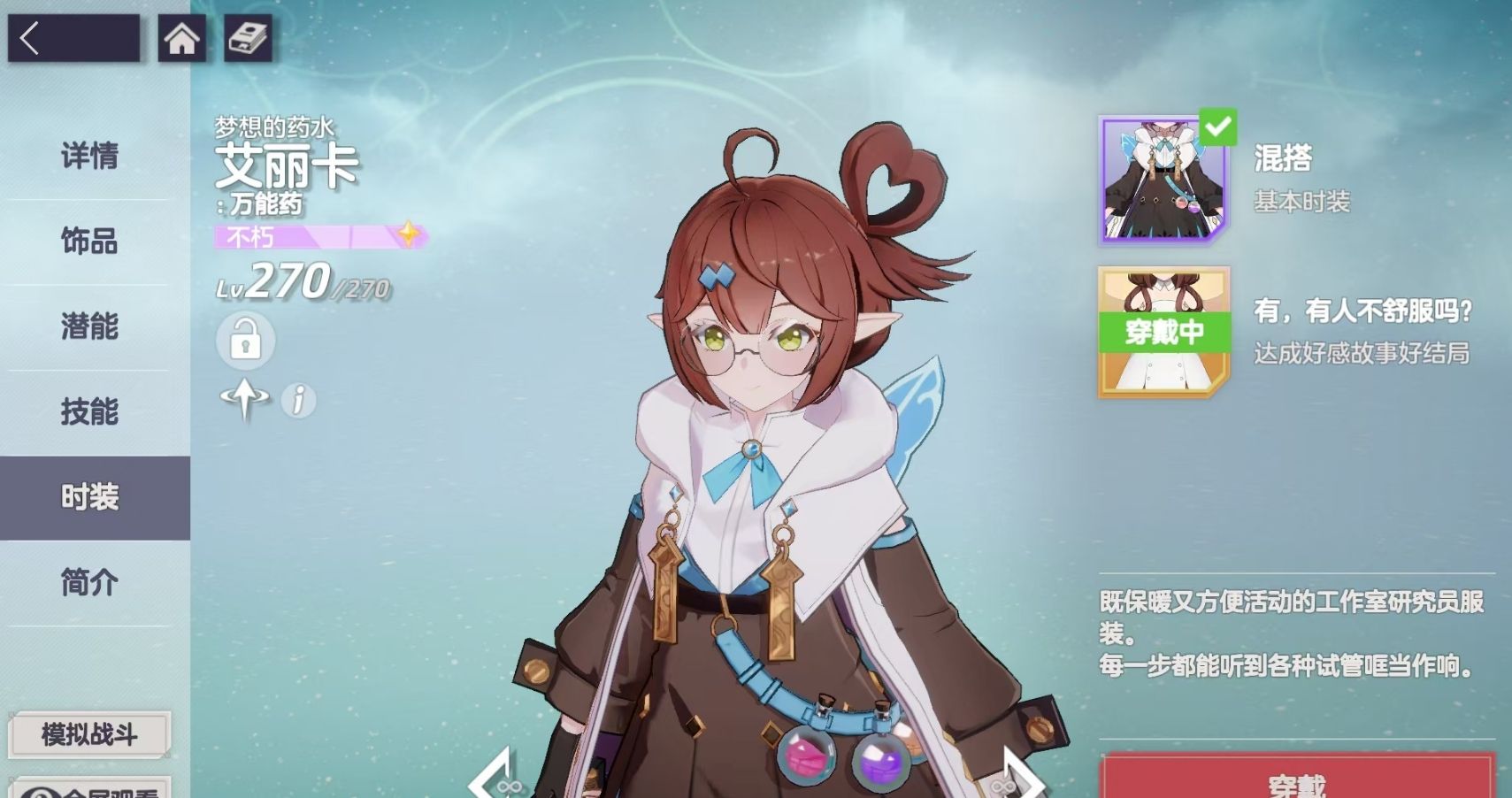Return to the home screen

(x=181, y=39)
